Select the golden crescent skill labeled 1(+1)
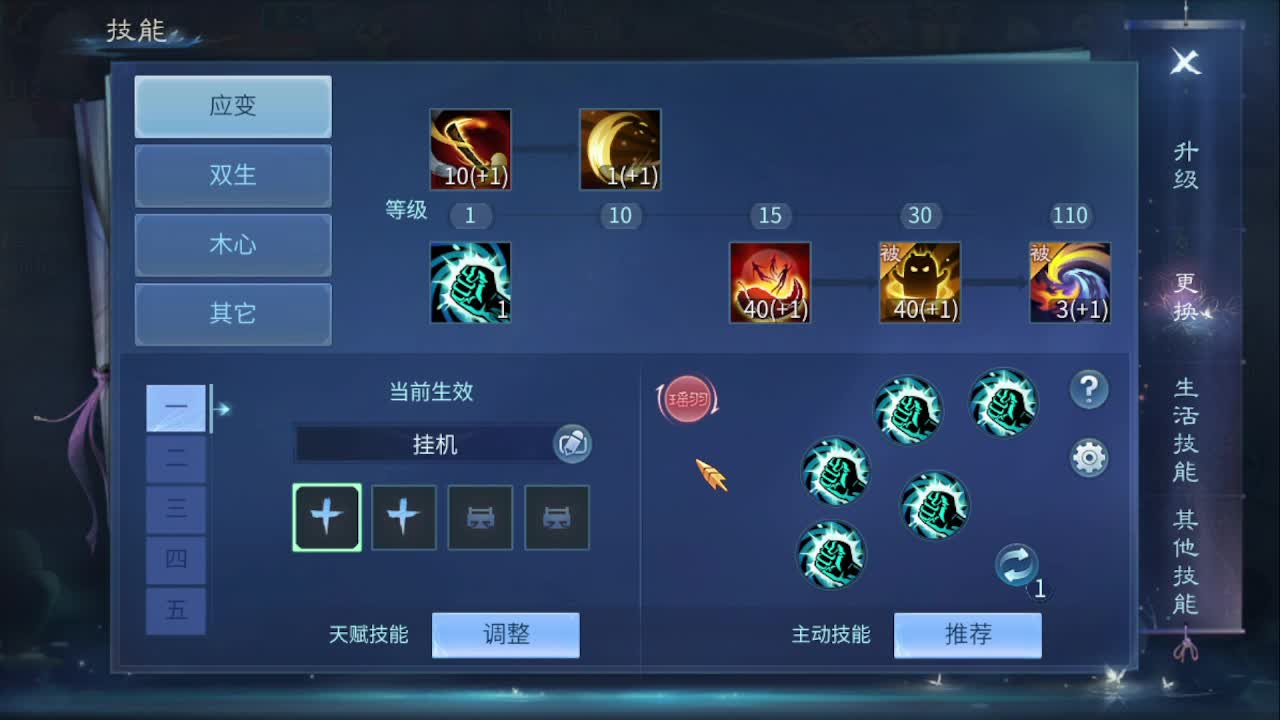Image resolution: width=1280 pixels, height=720 pixels. pos(619,148)
